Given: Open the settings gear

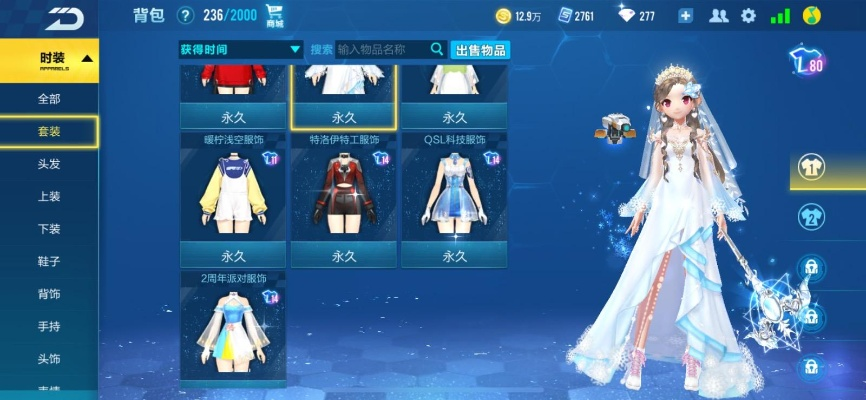Looking at the screenshot, I should pyautogui.click(x=748, y=16).
